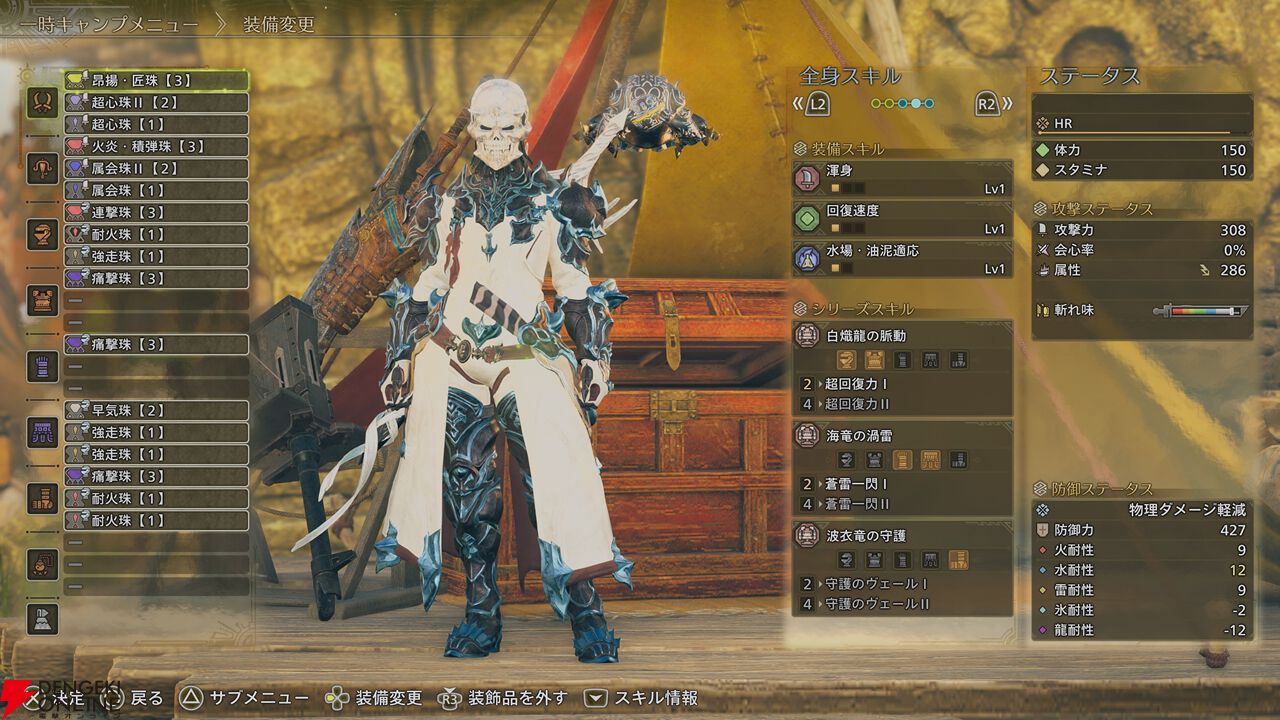Select the 昂揚・匠珠【3】 decoration slot
This screenshot has width=1280, height=720.
pyautogui.click(x=156, y=81)
